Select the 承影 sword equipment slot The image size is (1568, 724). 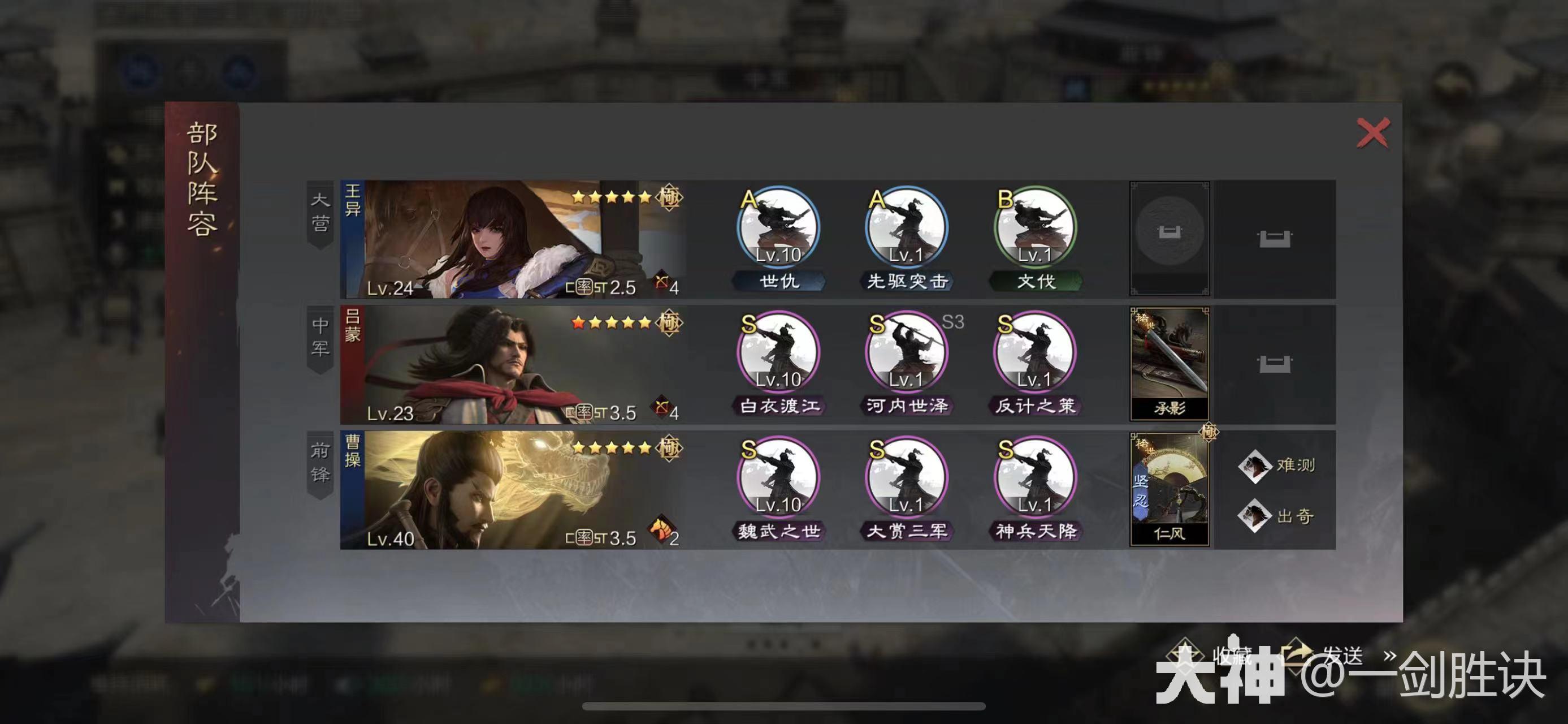pyautogui.click(x=1169, y=364)
